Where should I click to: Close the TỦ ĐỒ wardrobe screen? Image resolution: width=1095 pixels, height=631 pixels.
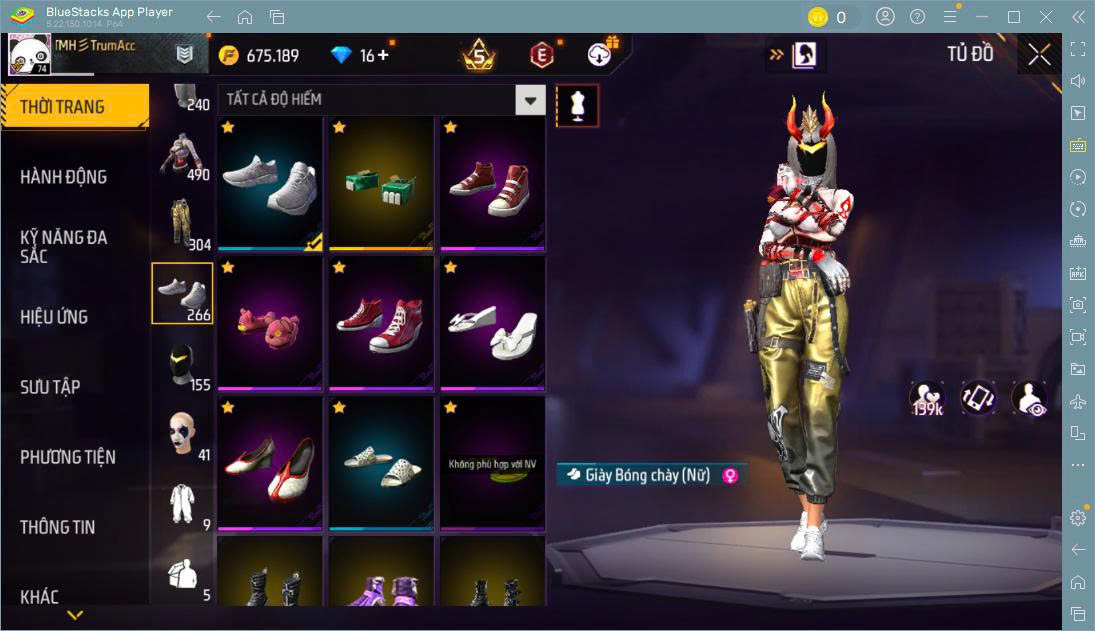[x=1039, y=55]
